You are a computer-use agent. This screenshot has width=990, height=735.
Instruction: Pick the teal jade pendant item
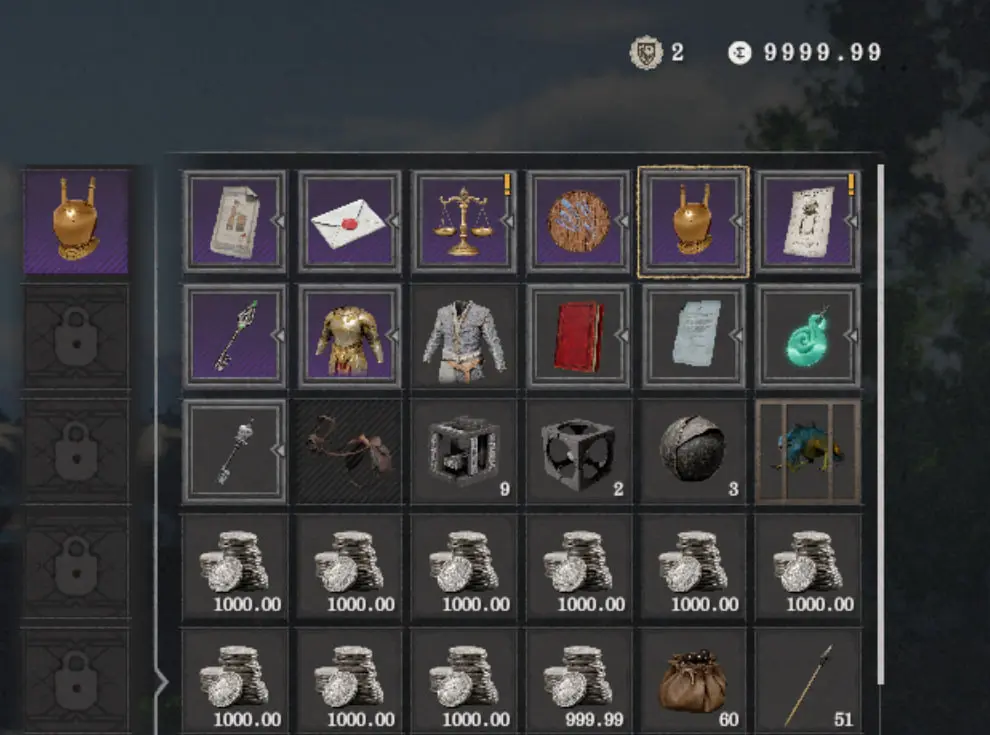pyautogui.click(x=808, y=336)
